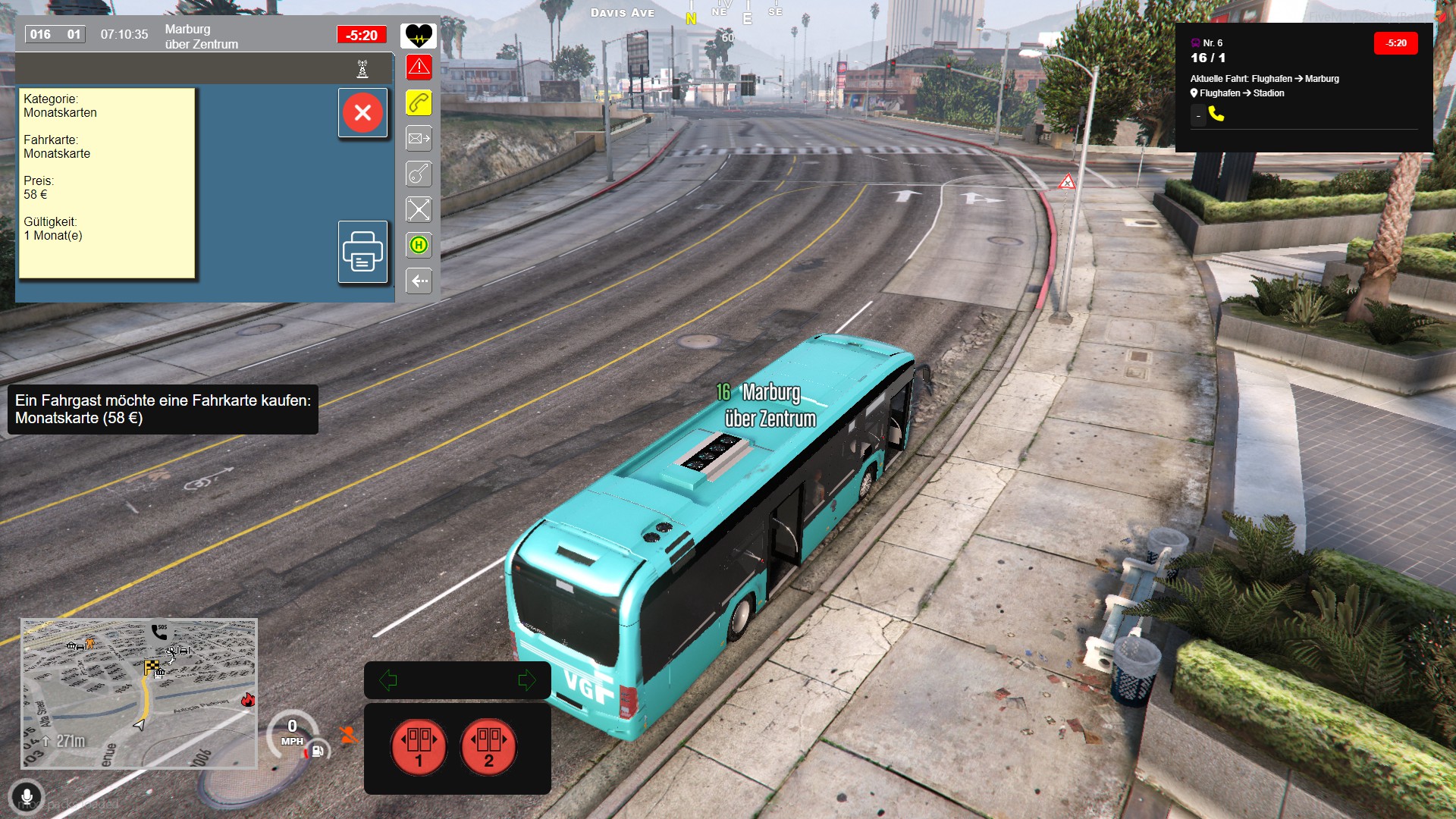This screenshot has height=819, width=1456.
Task: Call the dispatcher via yellow phone icon
Action: click(1216, 115)
